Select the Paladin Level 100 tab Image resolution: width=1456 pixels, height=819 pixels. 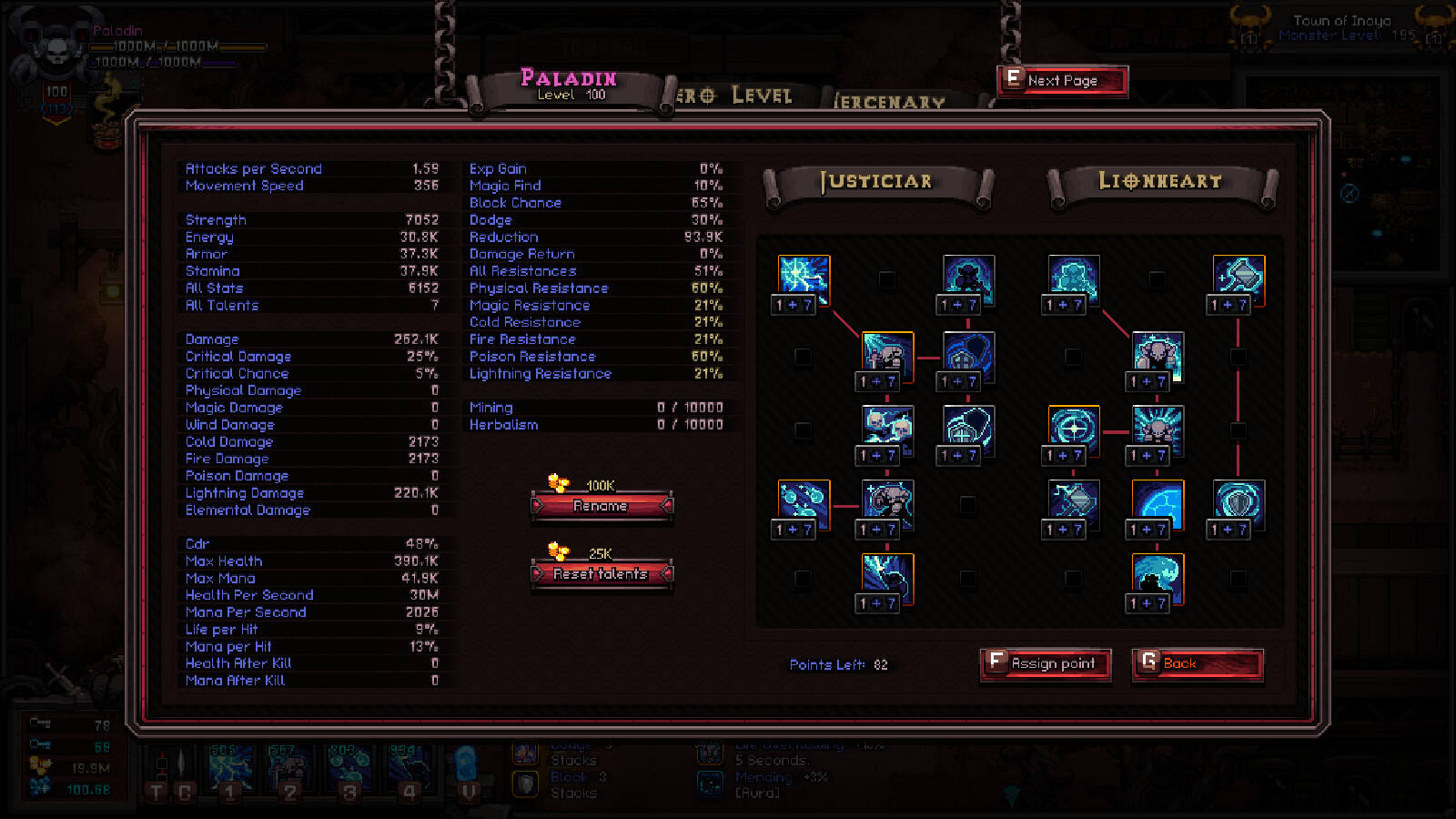569,86
